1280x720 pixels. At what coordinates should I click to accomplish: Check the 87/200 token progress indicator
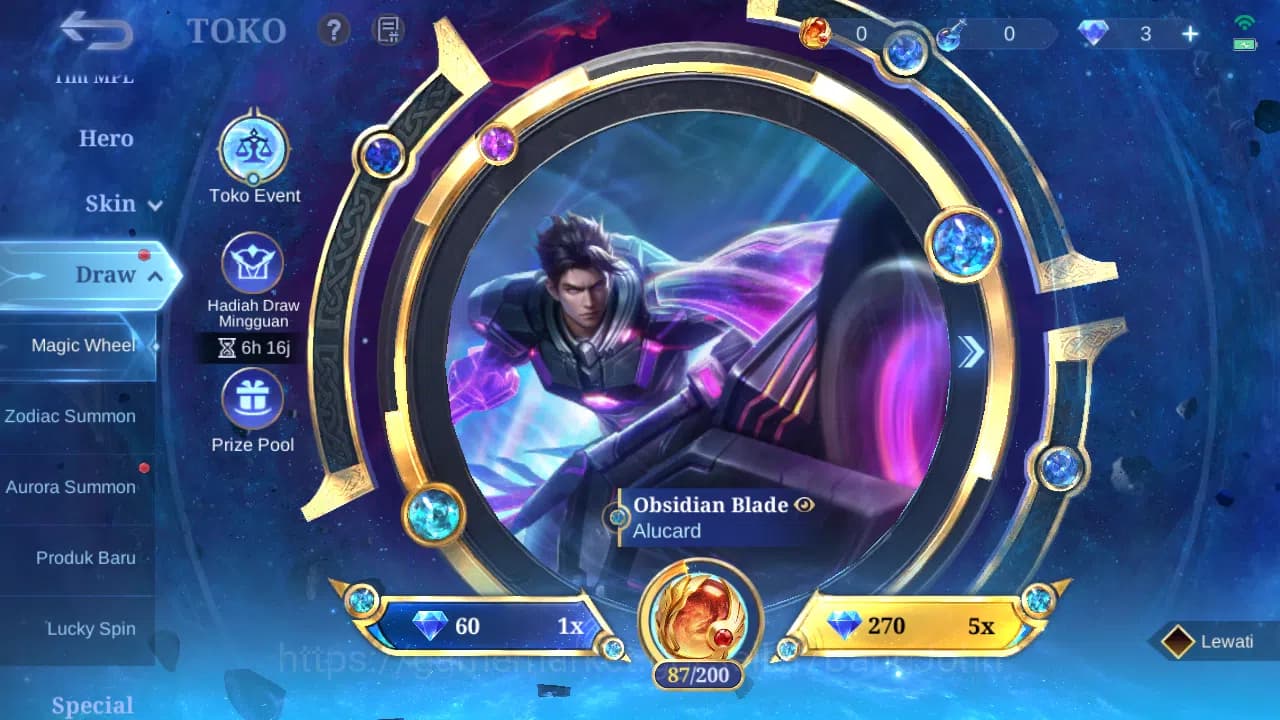(699, 675)
